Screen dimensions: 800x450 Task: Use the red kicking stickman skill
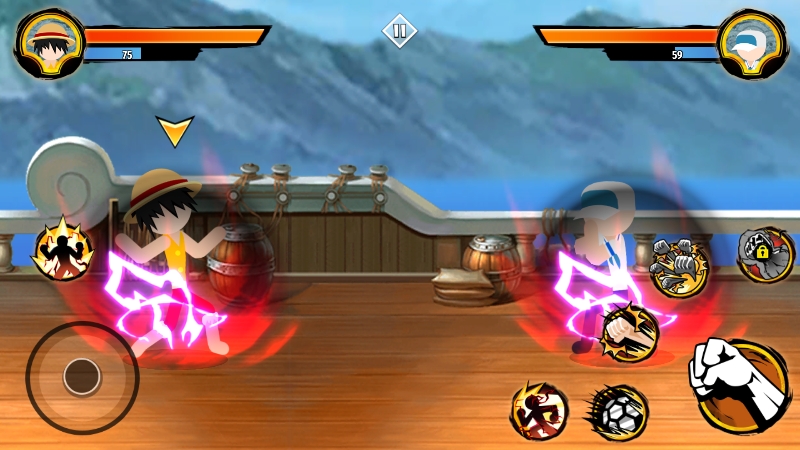(539, 409)
